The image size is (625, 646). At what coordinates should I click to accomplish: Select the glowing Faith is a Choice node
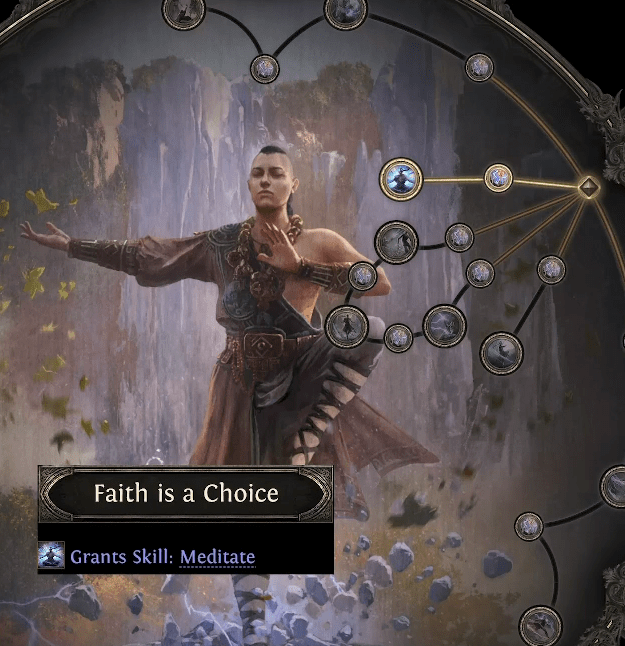402,180
